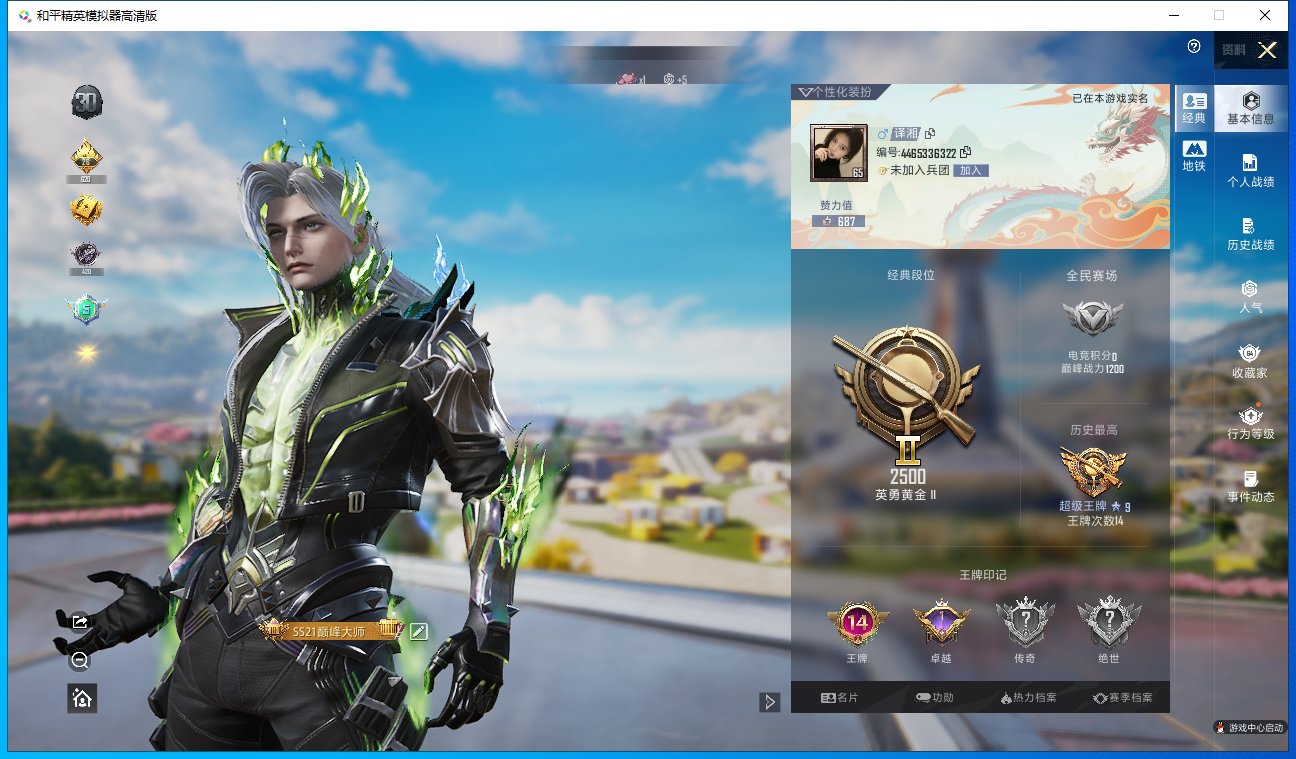Click the 加入 button to join a corps

(x=970, y=171)
